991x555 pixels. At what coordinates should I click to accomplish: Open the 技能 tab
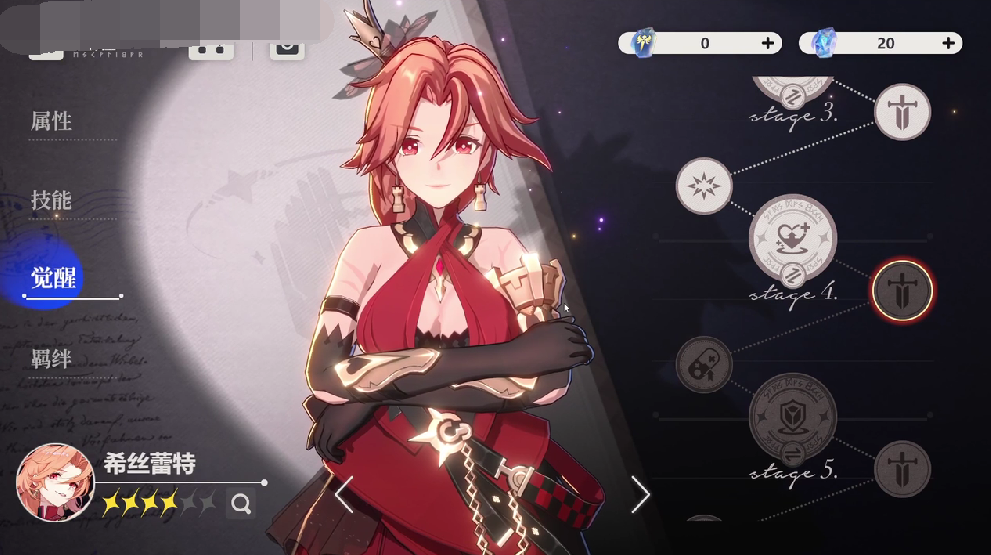tap(51, 200)
